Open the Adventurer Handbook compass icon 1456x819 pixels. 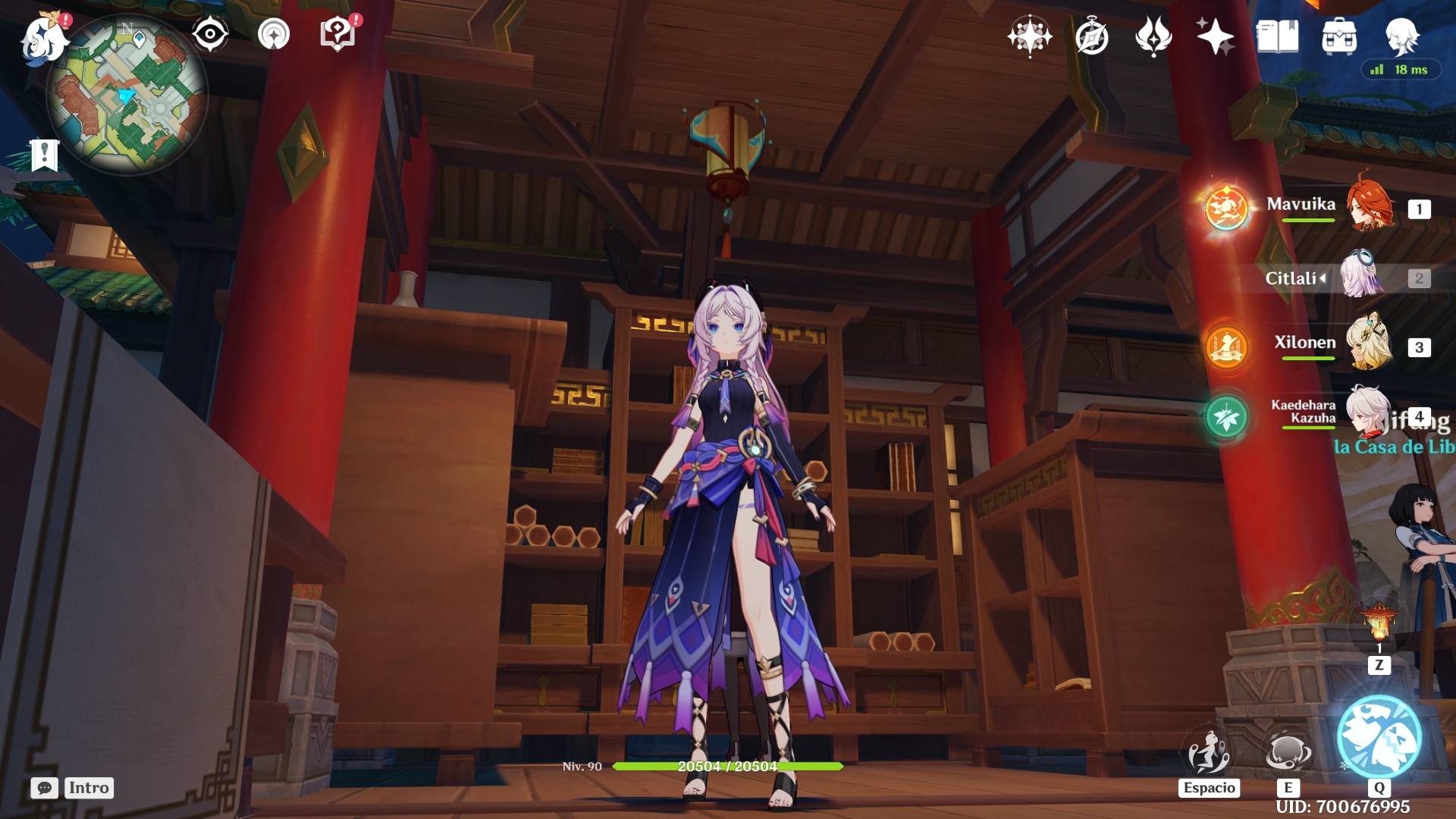1092,36
